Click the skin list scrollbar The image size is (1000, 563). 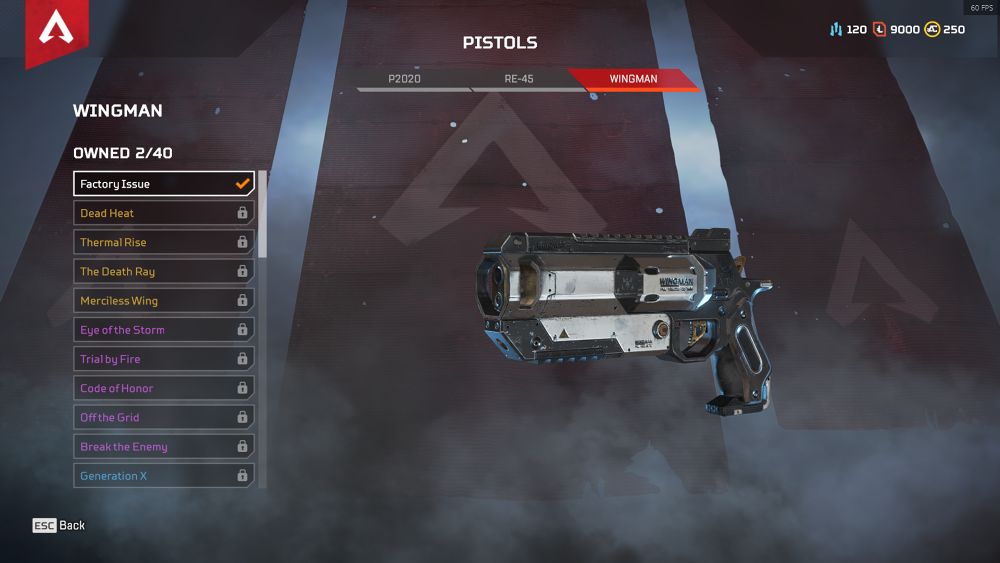click(263, 215)
